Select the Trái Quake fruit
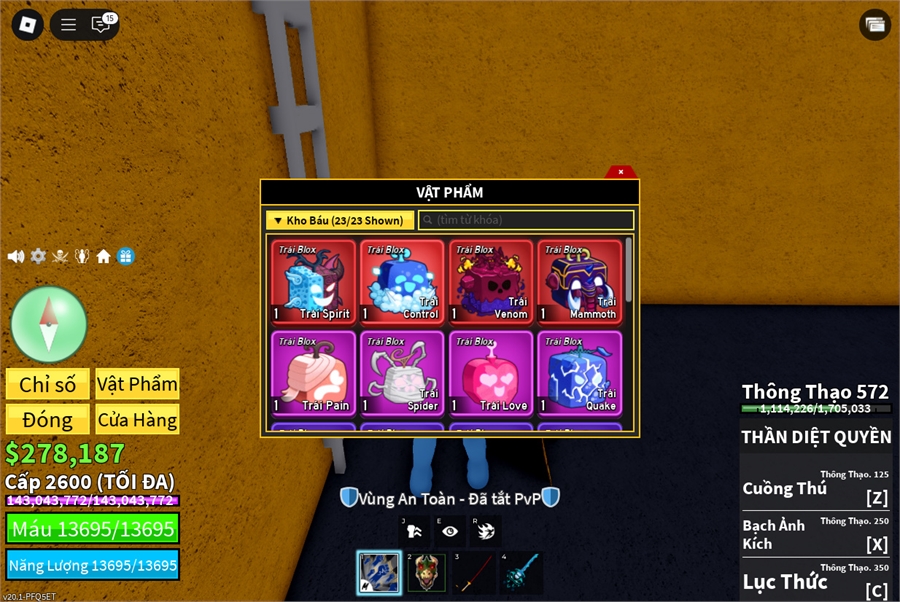Viewport: 900px width, 602px height. [579, 373]
